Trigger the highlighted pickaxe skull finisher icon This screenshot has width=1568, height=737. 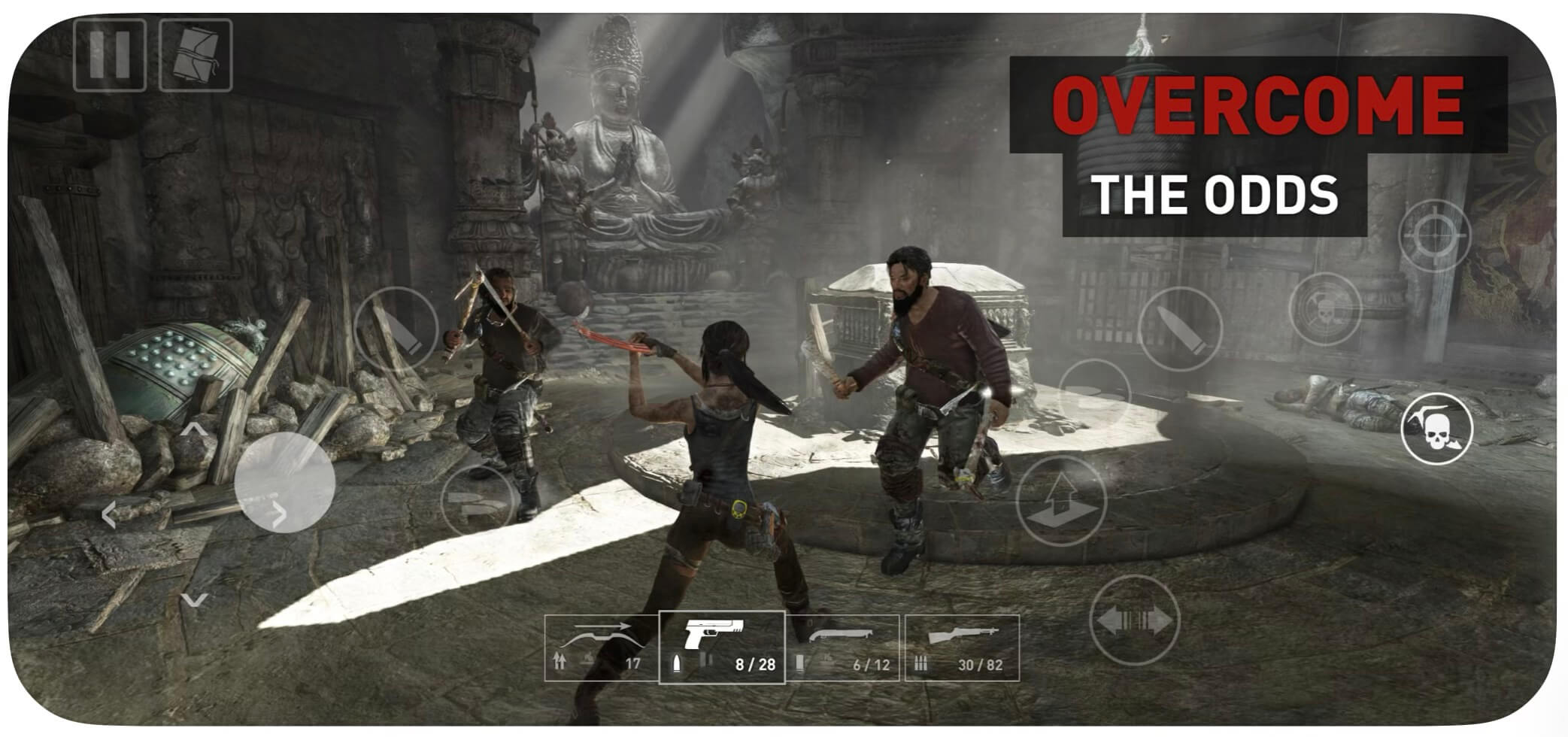(1439, 427)
